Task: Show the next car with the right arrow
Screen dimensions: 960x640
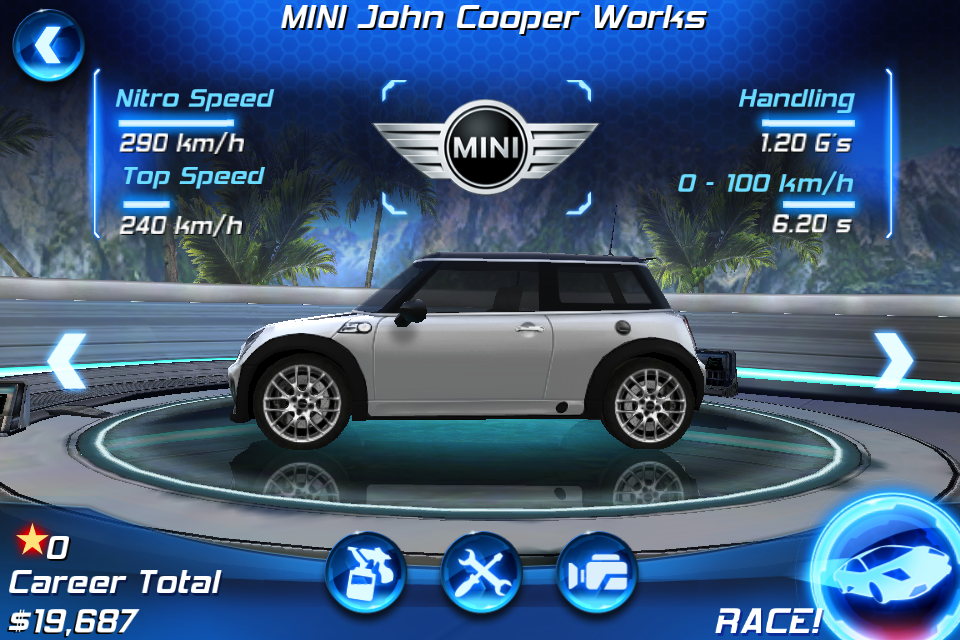Action: (893, 361)
